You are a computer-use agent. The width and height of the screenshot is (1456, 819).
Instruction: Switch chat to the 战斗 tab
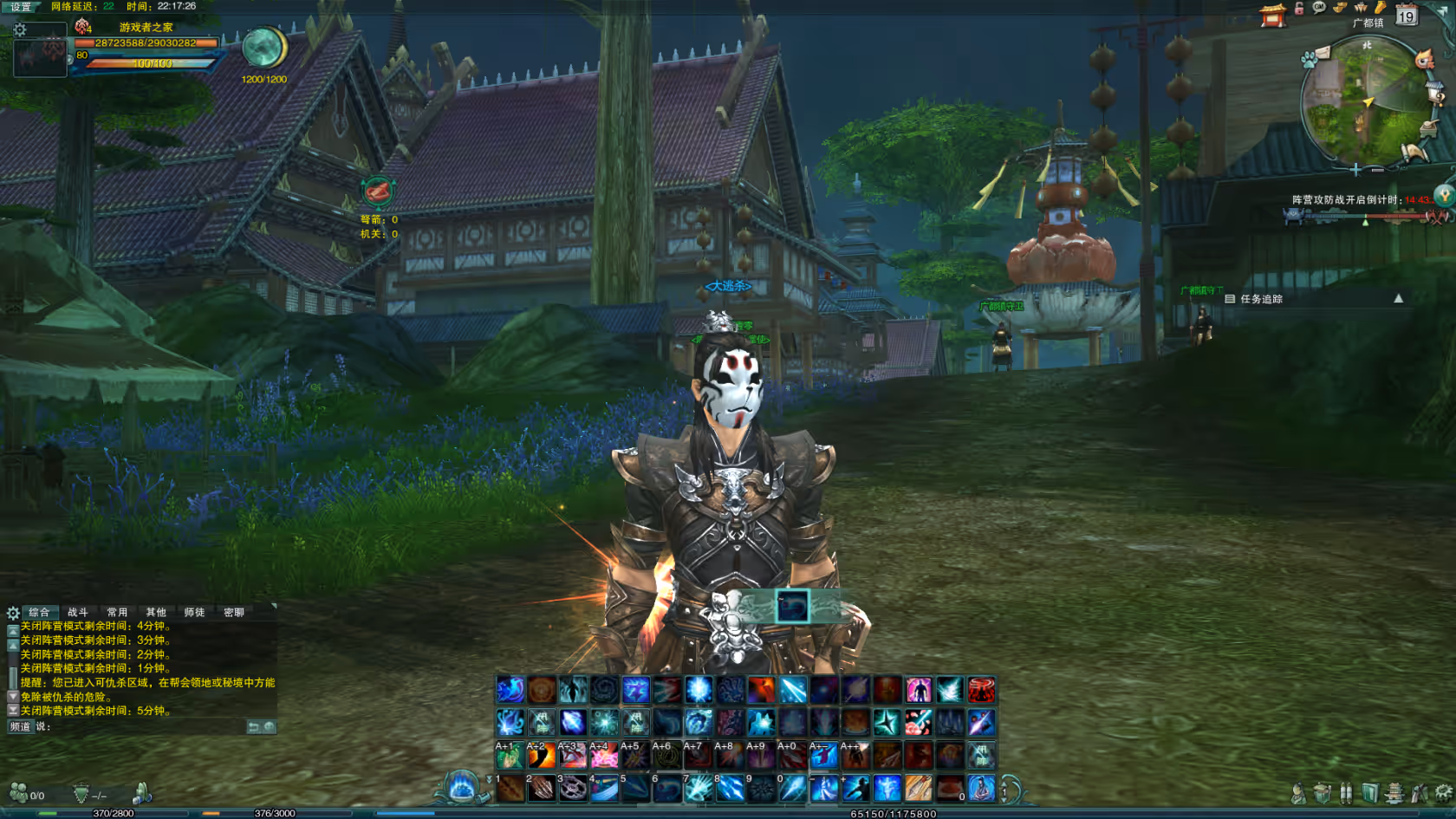(x=78, y=612)
